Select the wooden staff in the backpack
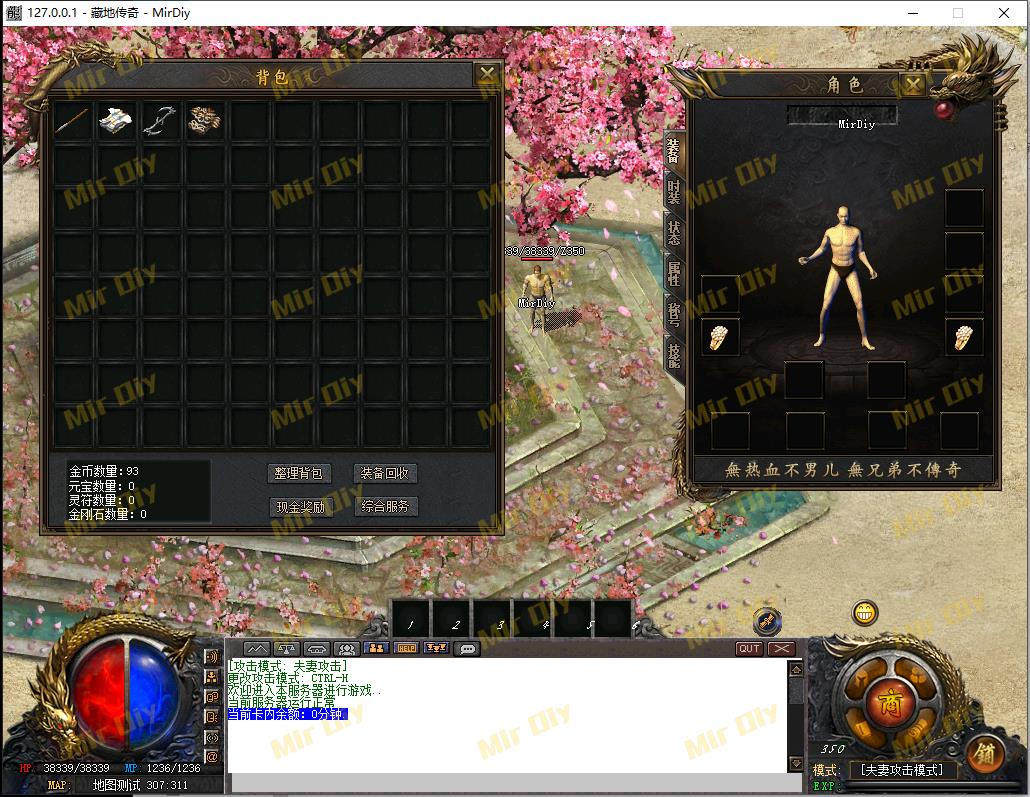 pyautogui.click(x=73, y=121)
